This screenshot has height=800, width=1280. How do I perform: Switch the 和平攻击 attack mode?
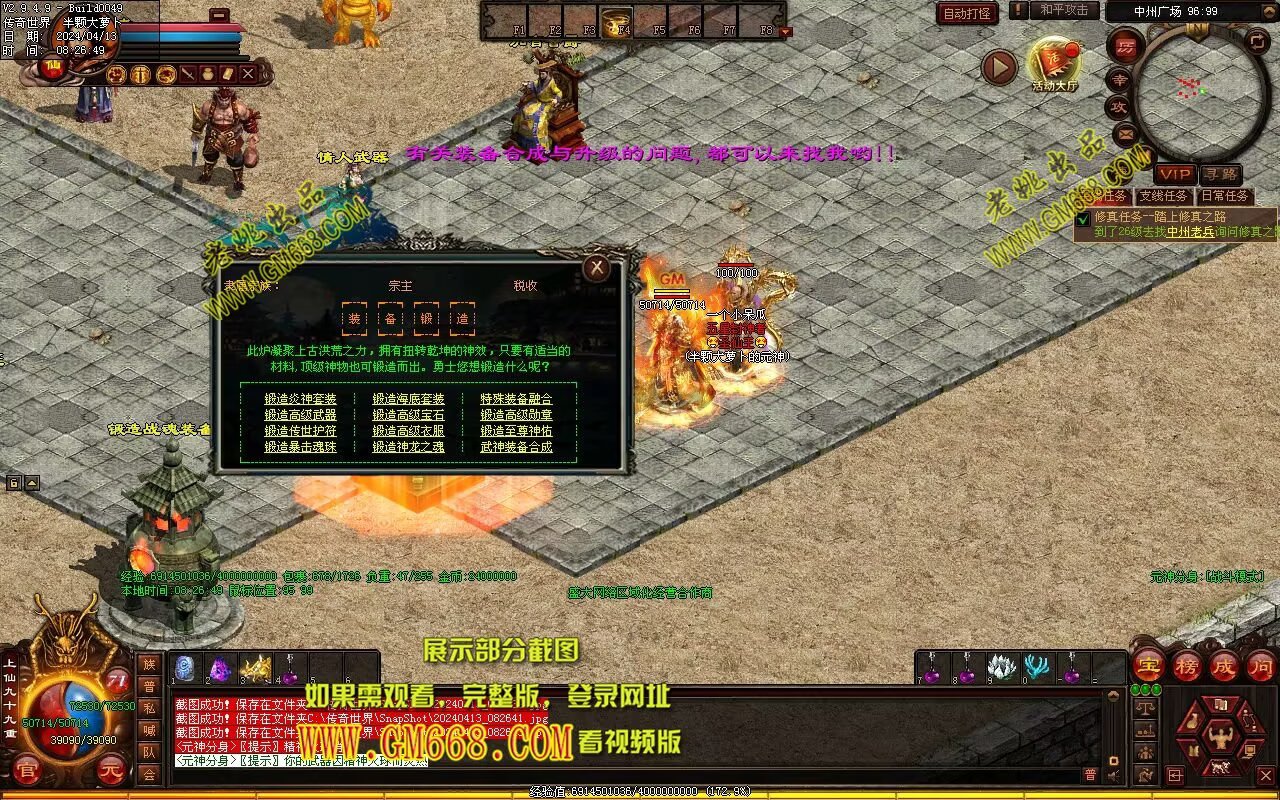coord(1063,10)
